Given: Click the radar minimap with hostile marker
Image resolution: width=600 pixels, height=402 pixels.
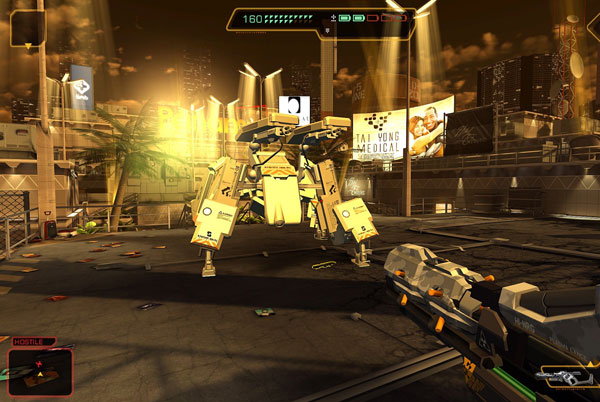Looking at the screenshot, I should 40,370.
